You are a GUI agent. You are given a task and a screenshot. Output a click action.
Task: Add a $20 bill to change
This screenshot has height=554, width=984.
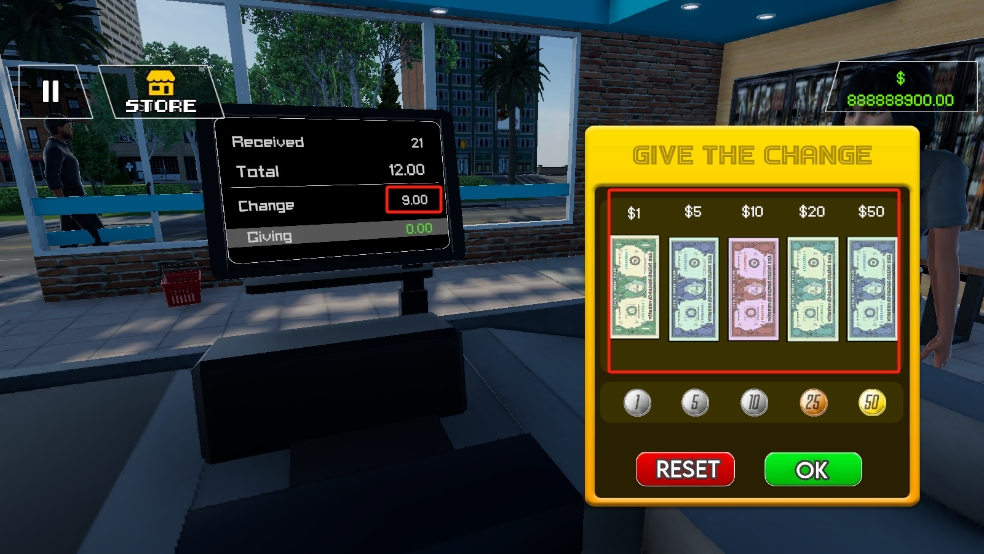(x=813, y=288)
